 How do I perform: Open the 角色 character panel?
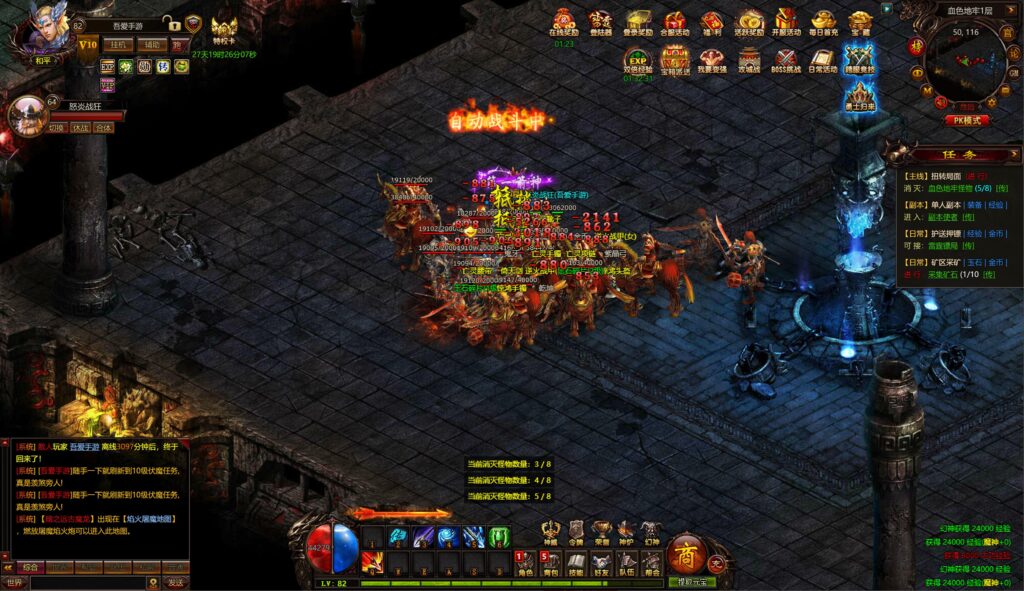tap(525, 564)
